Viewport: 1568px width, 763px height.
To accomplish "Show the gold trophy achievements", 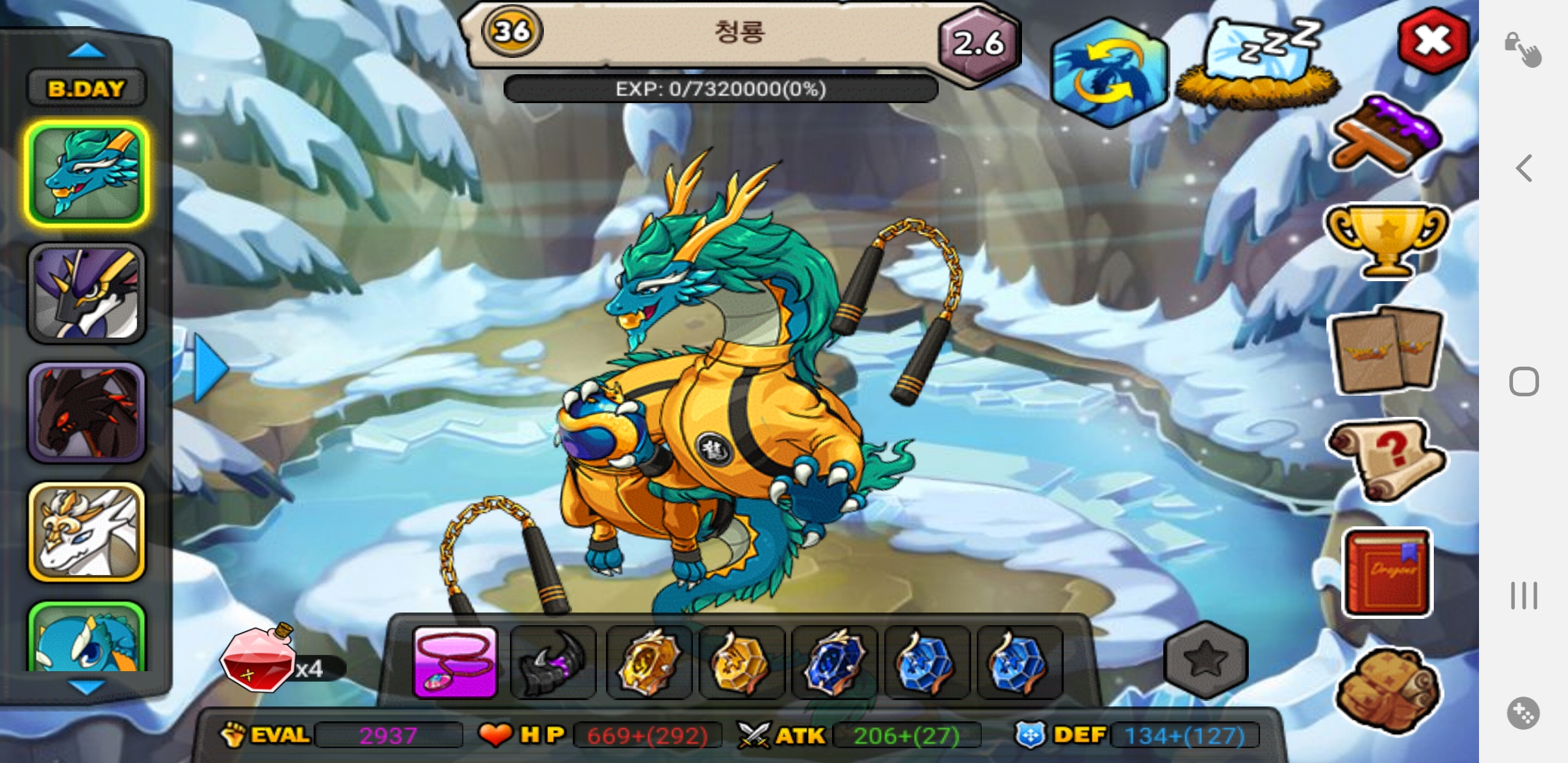I will (1386, 240).
